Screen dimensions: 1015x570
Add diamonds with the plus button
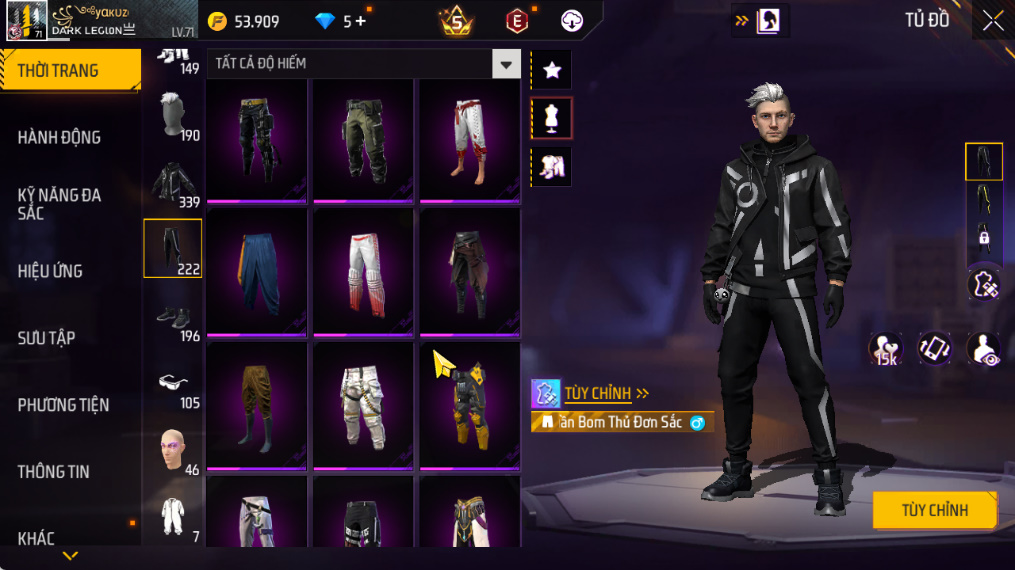[x=361, y=21]
